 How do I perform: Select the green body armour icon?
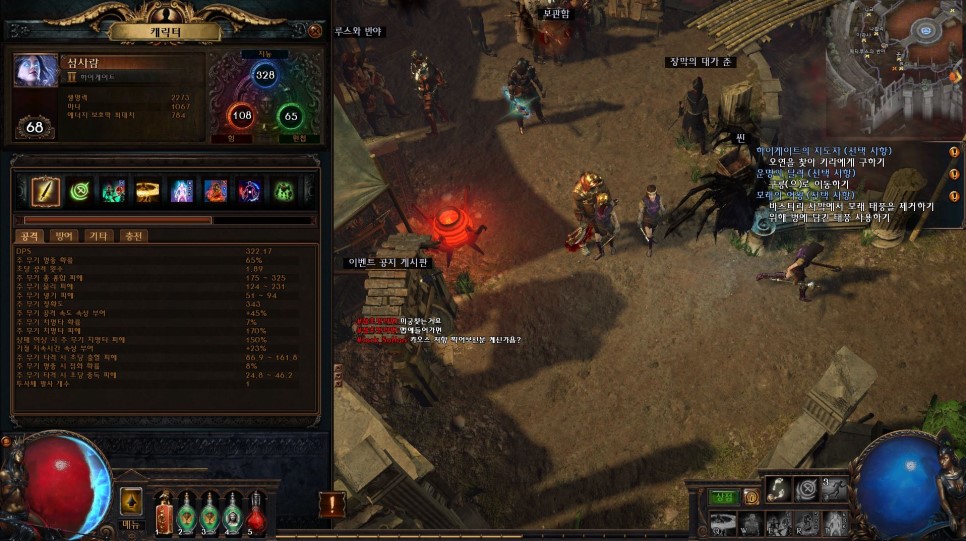[284, 190]
